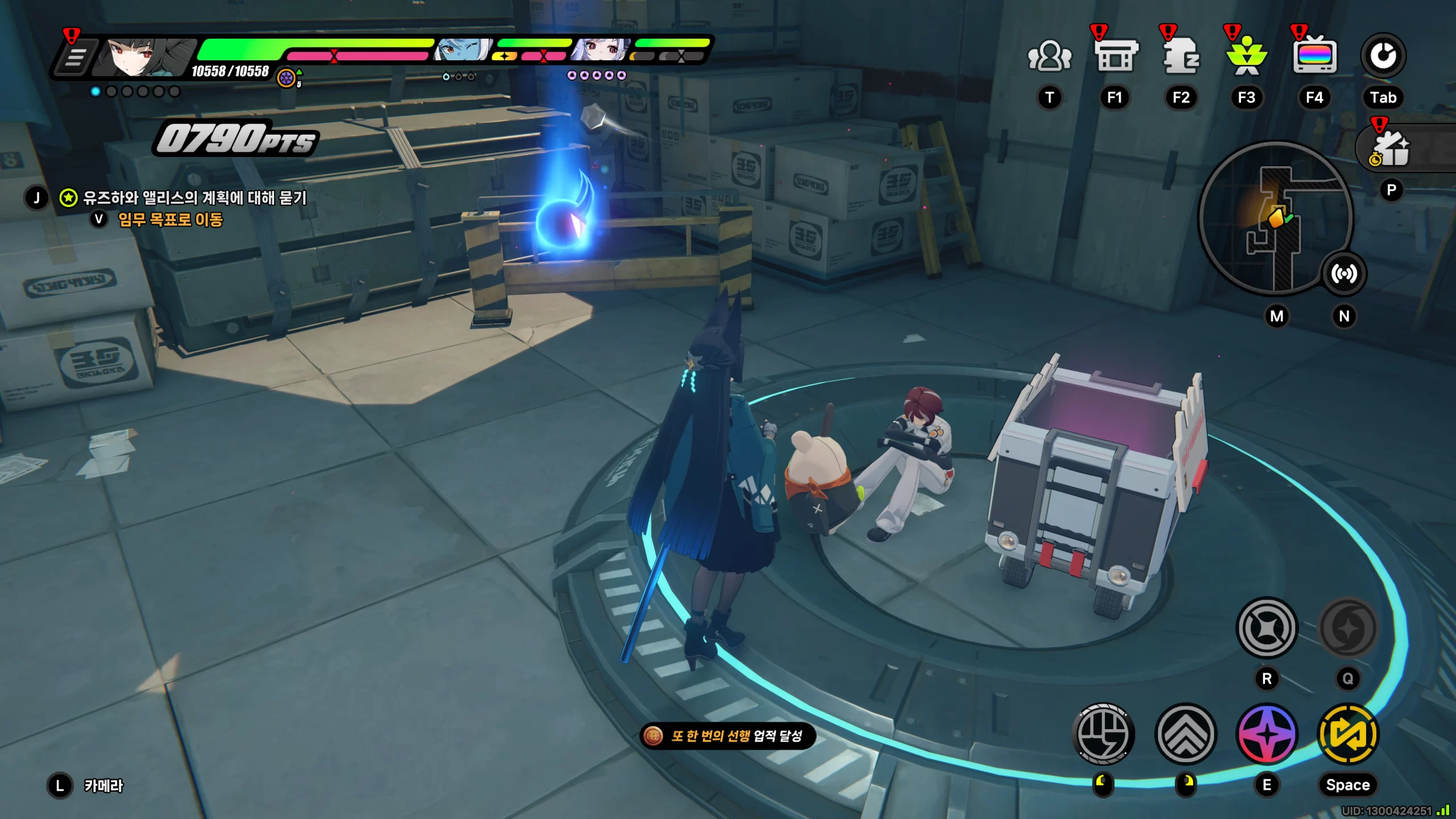This screenshot has width=1456, height=819.
Task: Open the storefront shop icon
Action: (x=1115, y=57)
